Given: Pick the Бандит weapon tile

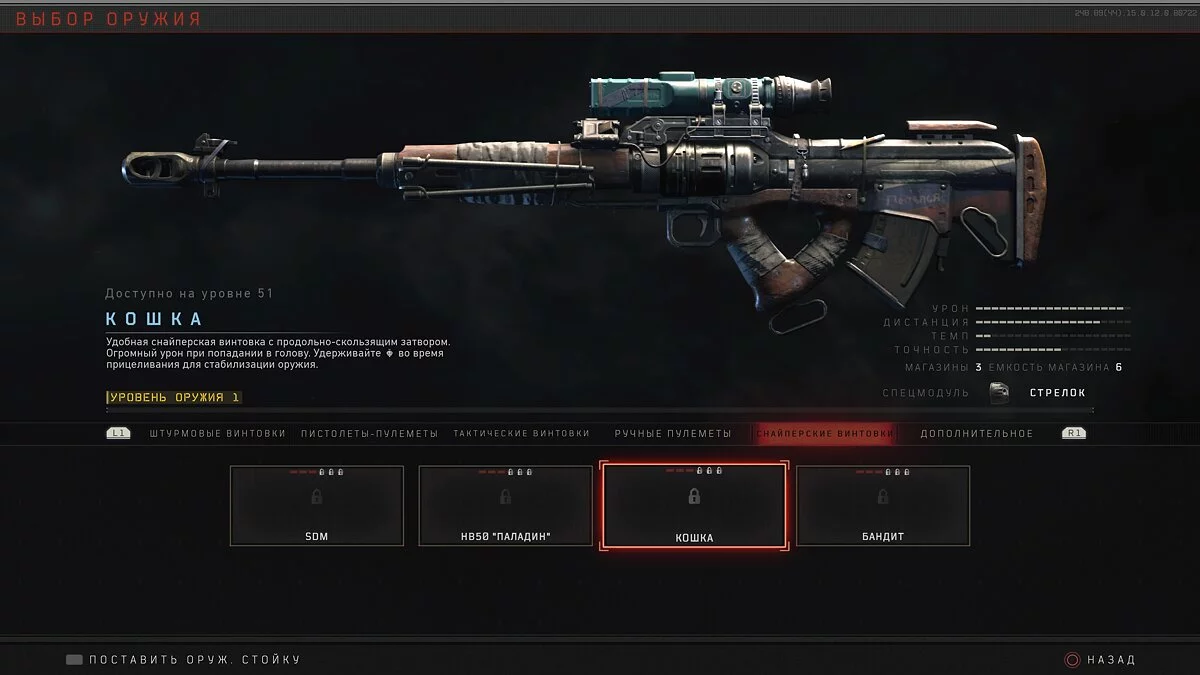Looking at the screenshot, I should tap(883, 505).
